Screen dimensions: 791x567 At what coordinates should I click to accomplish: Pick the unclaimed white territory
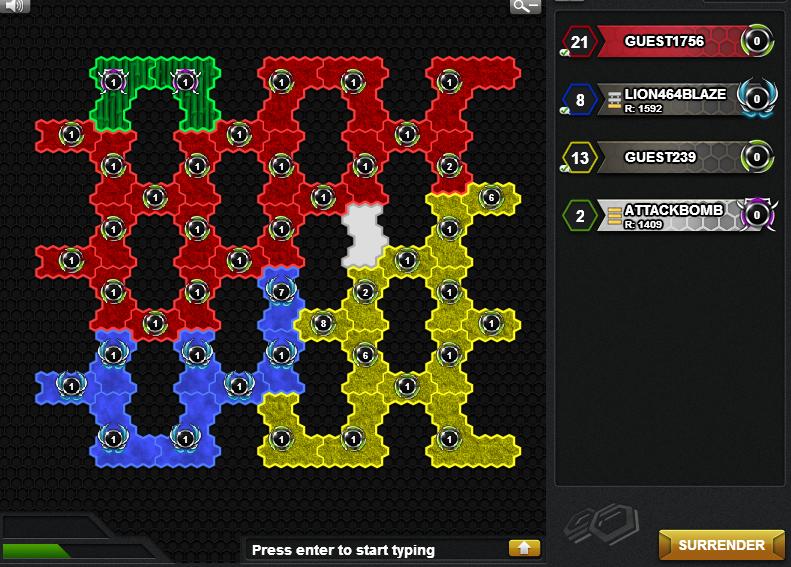[363, 234]
